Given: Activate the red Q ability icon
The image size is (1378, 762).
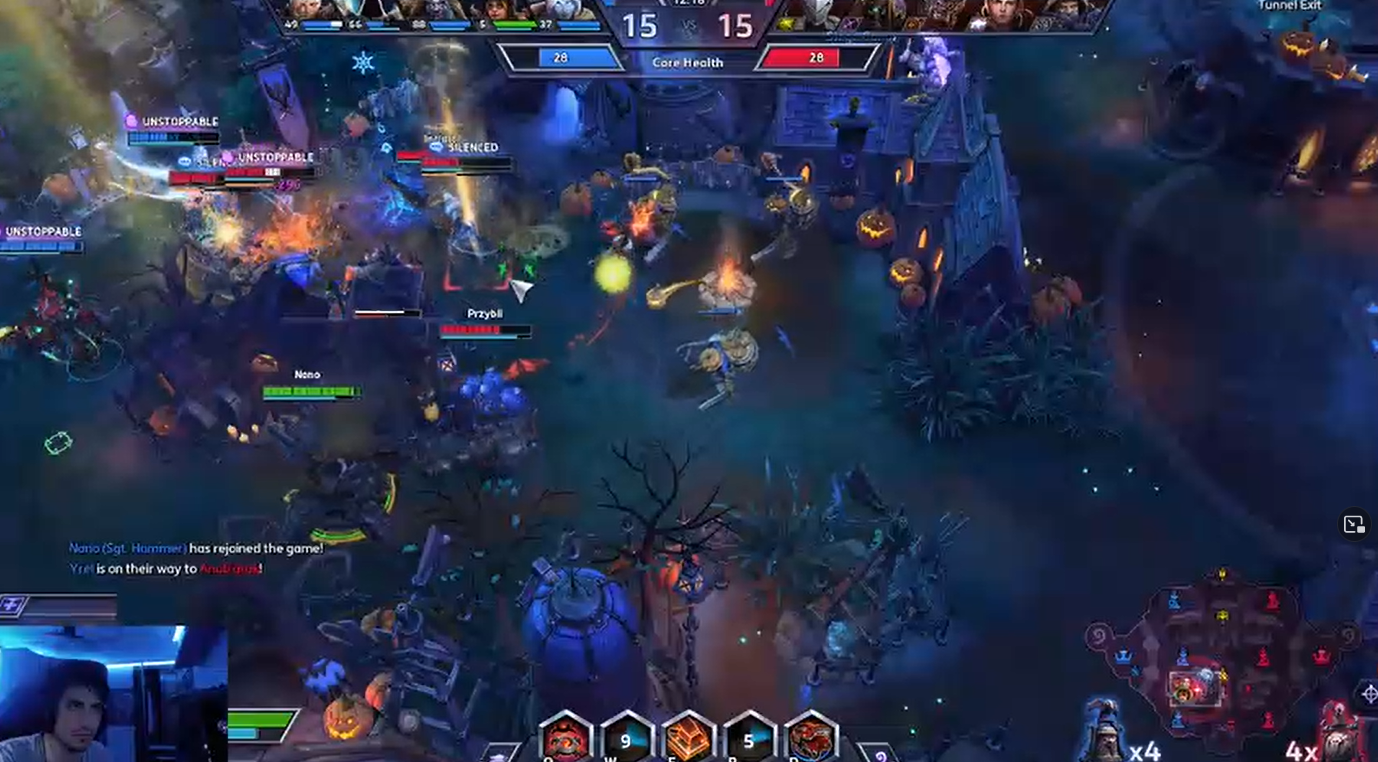Looking at the screenshot, I should pyautogui.click(x=565, y=740).
